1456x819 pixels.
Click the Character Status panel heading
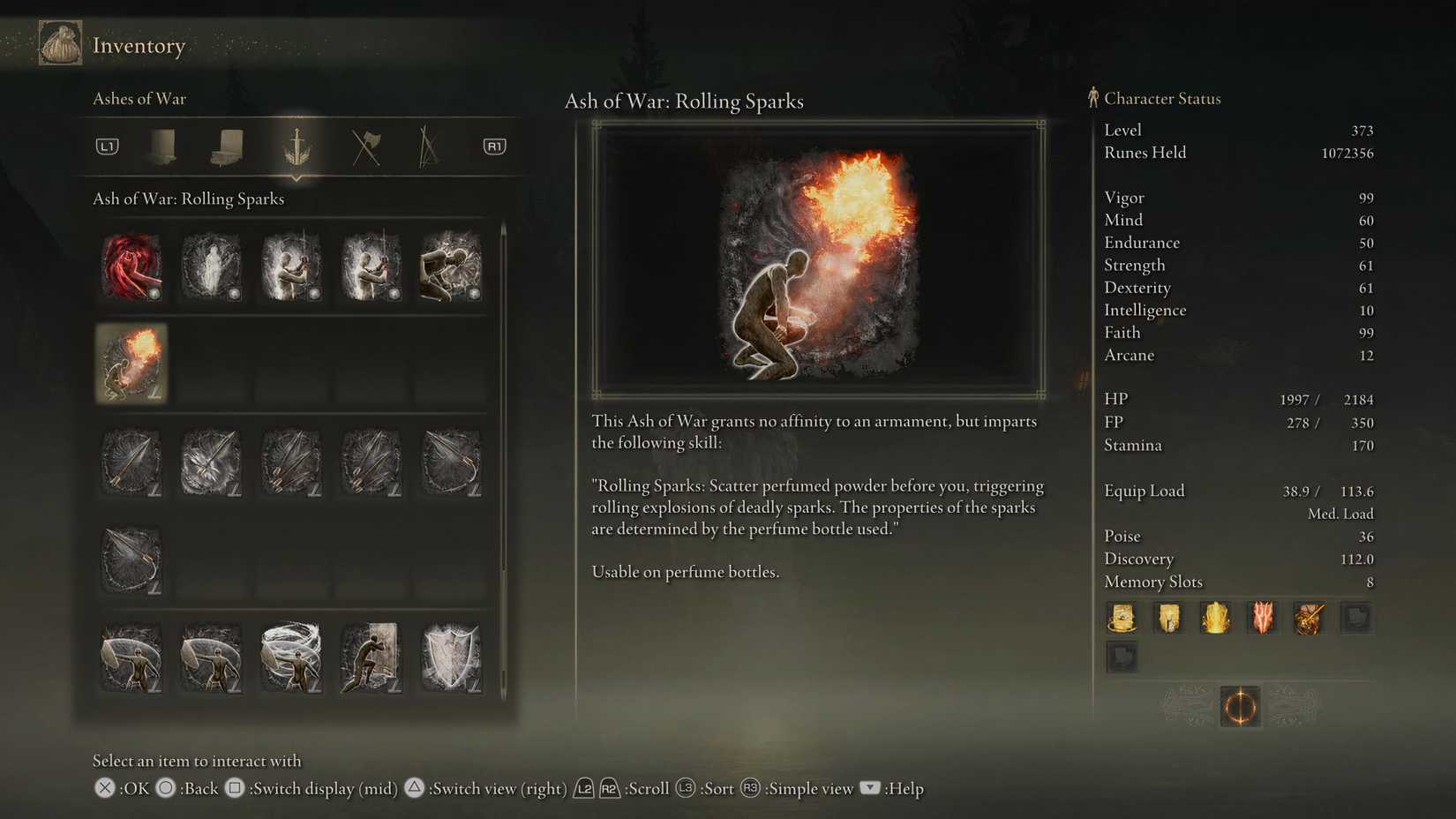click(x=1162, y=98)
